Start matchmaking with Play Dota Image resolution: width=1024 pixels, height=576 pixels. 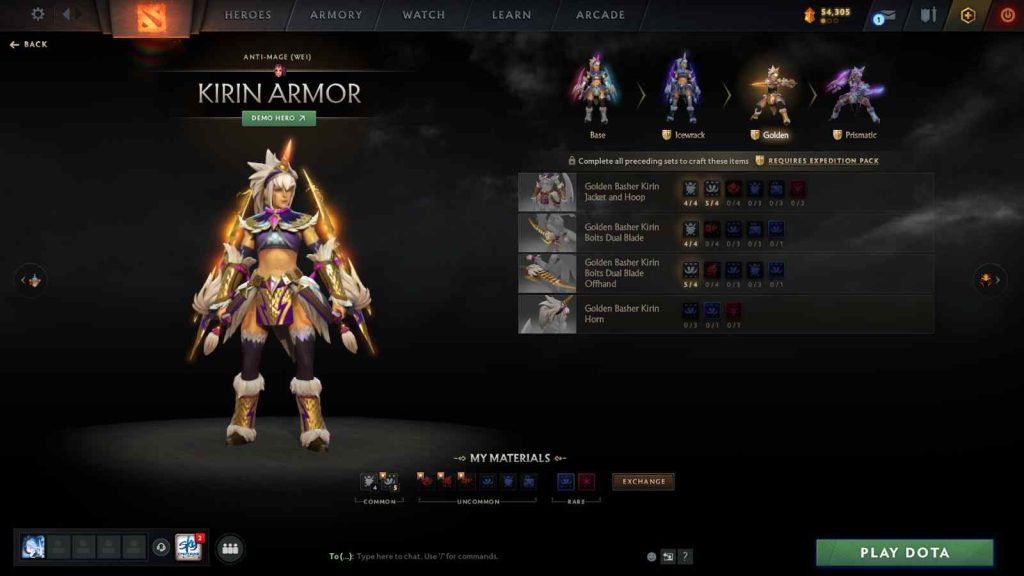click(904, 553)
